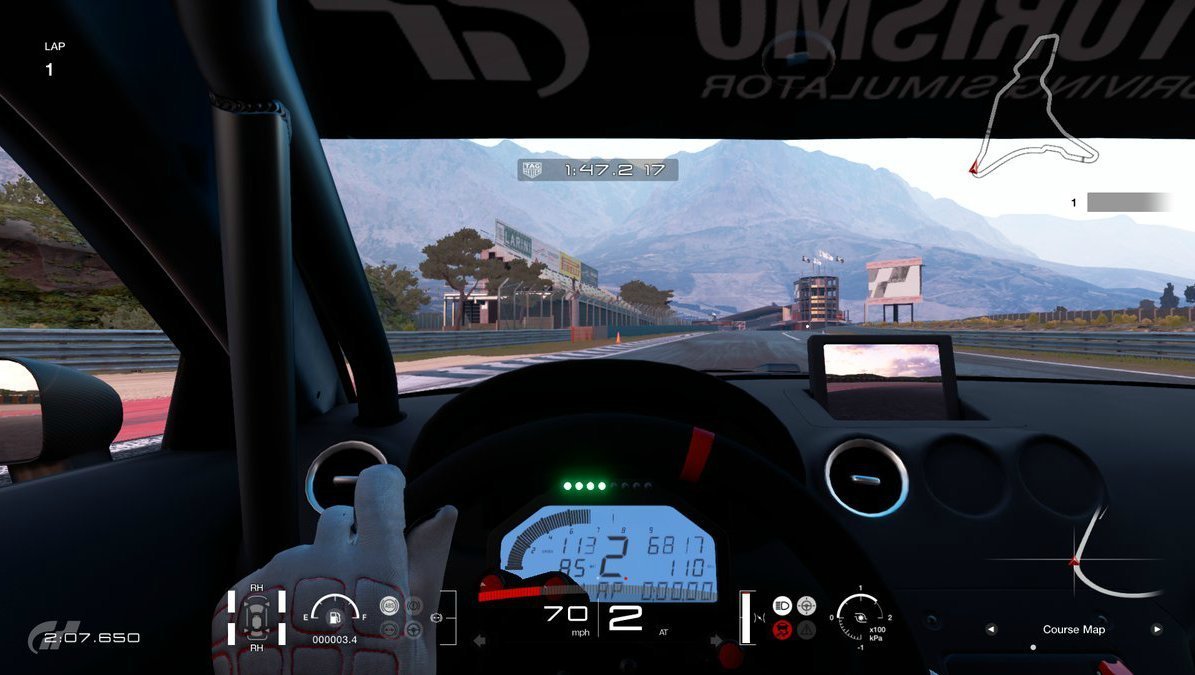Click the boost pressure gauge
The width and height of the screenshot is (1195, 675).
click(860, 617)
